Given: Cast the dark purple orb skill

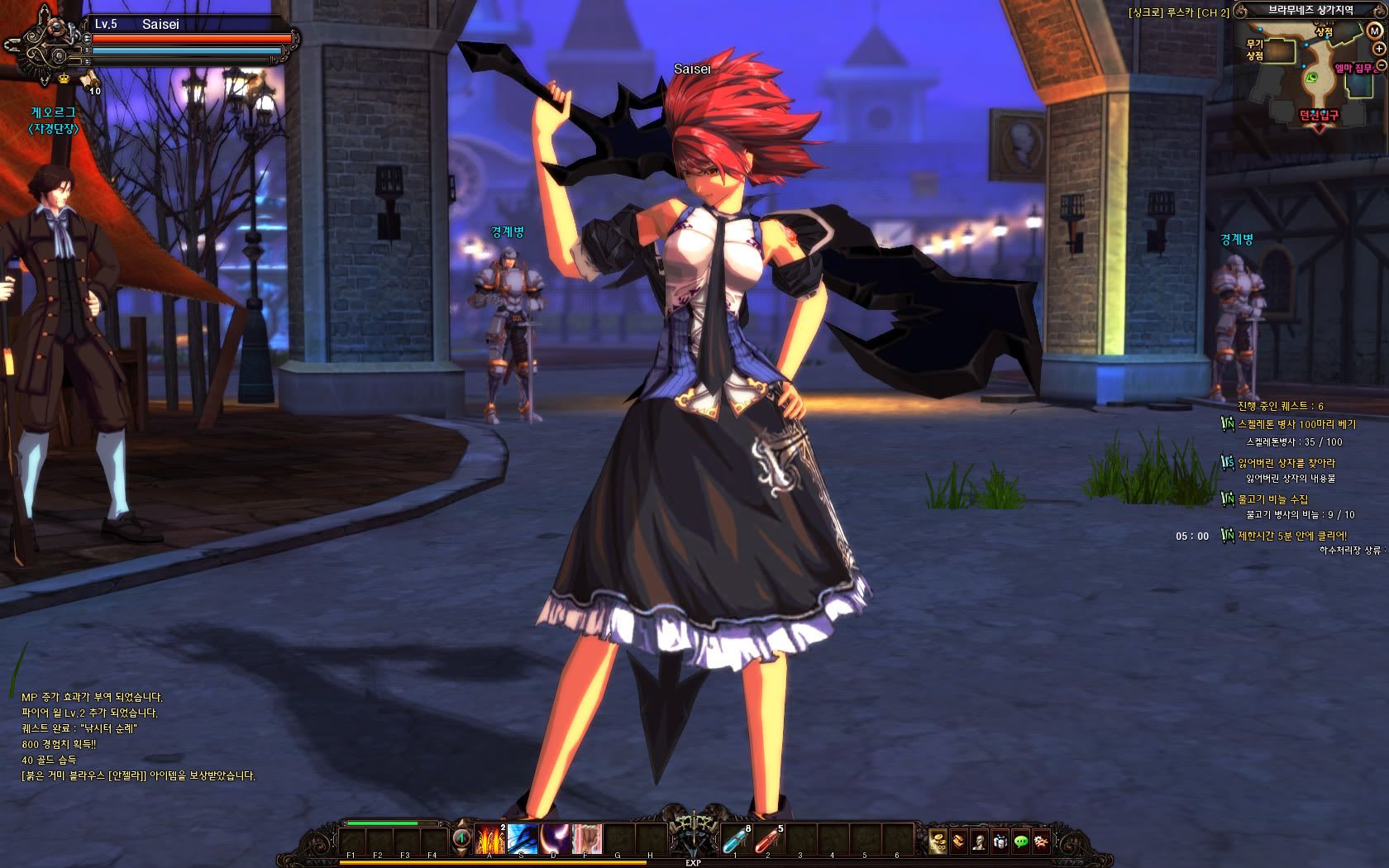Looking at the screenshot, I should click(x=555, y=838).
